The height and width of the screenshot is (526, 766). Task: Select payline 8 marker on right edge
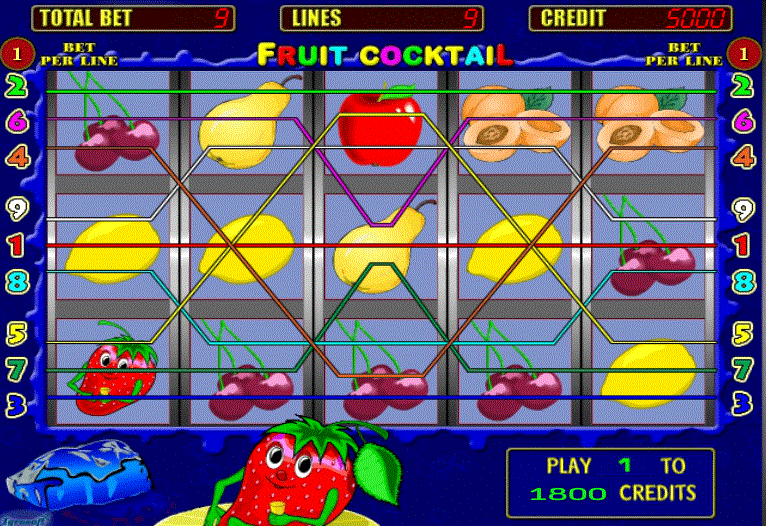tap(742, 281)
